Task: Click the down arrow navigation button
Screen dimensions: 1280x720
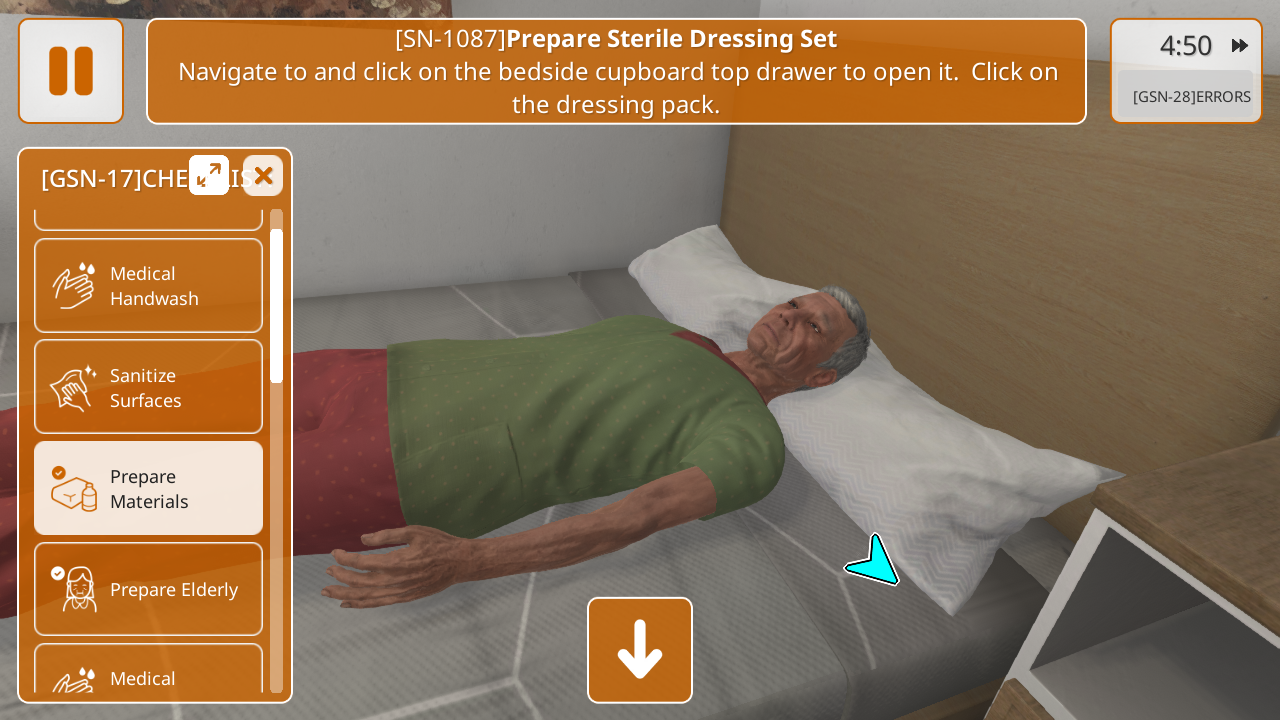Action: [x=640, y=650]
